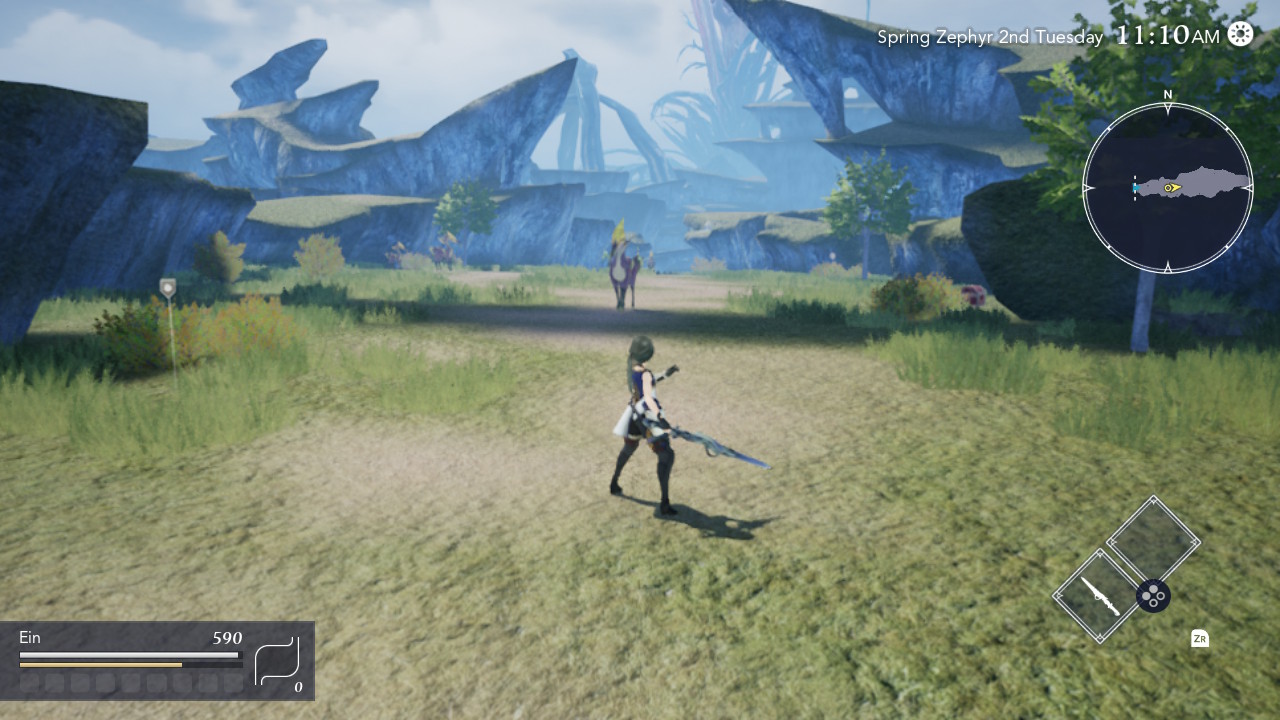Screen dimensions: 1280x720
Task: Click the 590 HP value
Action: 227,637
